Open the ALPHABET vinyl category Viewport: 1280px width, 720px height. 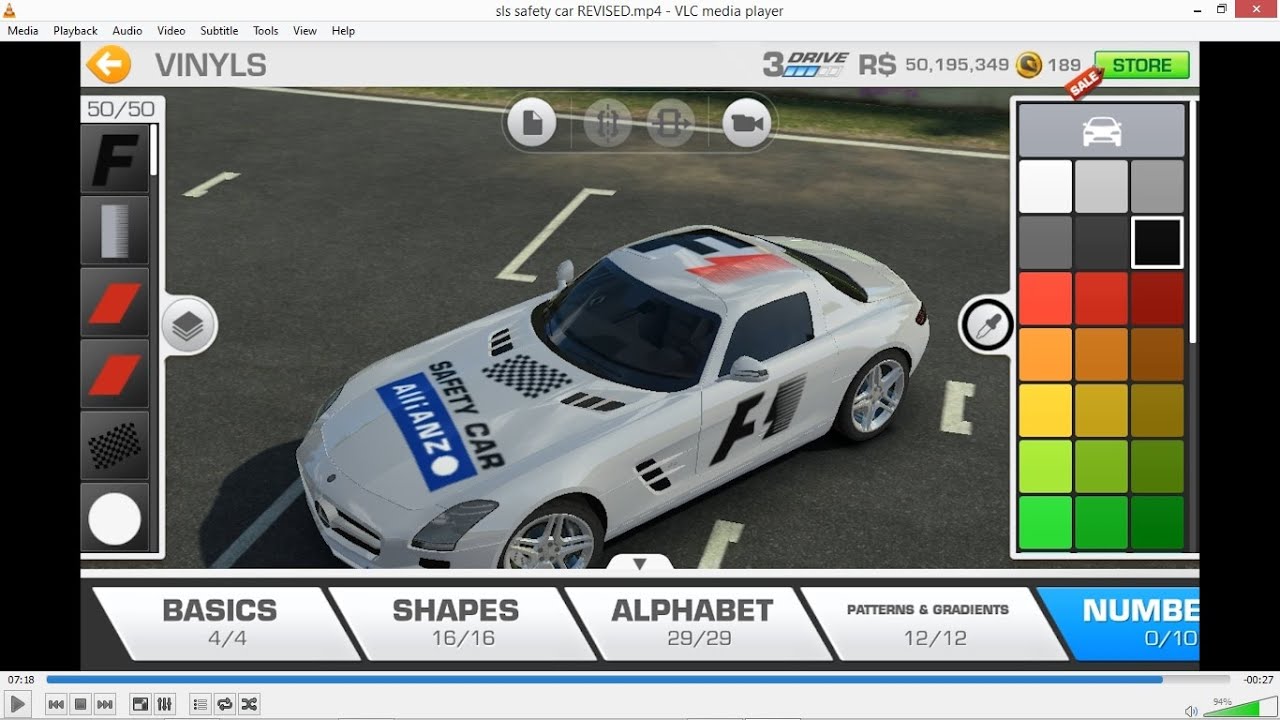[692, 623]
